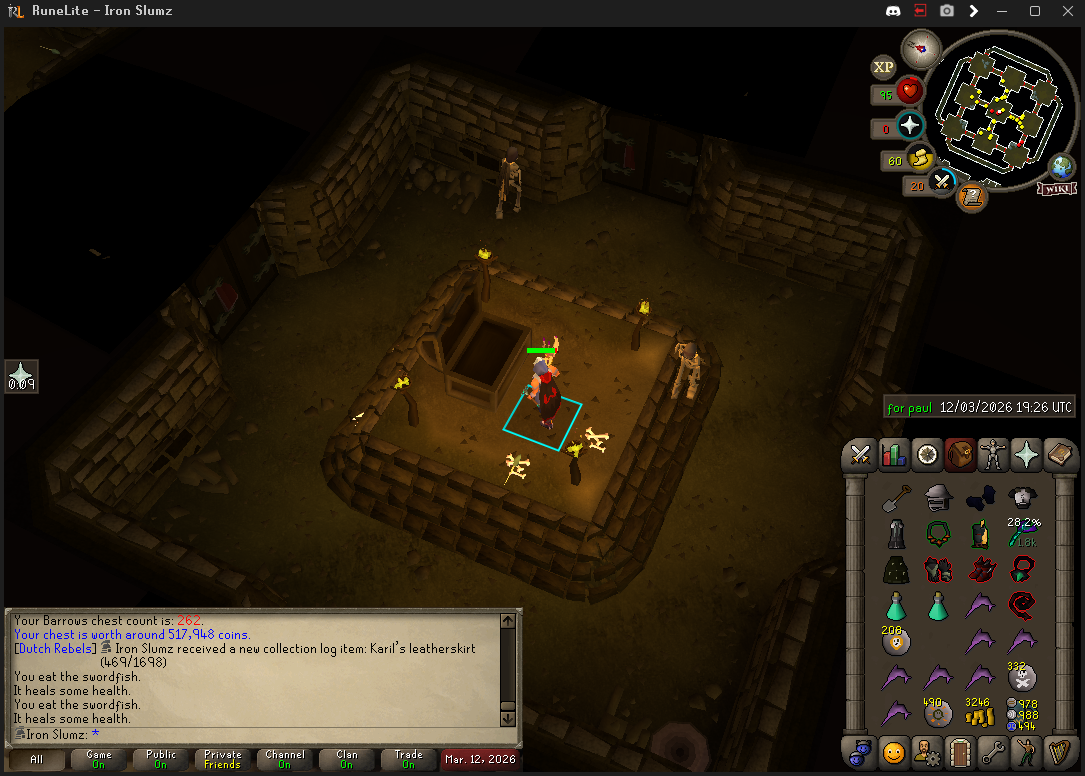The width and height of the screenshot is (1085, 776).
Task: Activate quick-prayers with the prayer orb
Action: (x=910, y=126)
